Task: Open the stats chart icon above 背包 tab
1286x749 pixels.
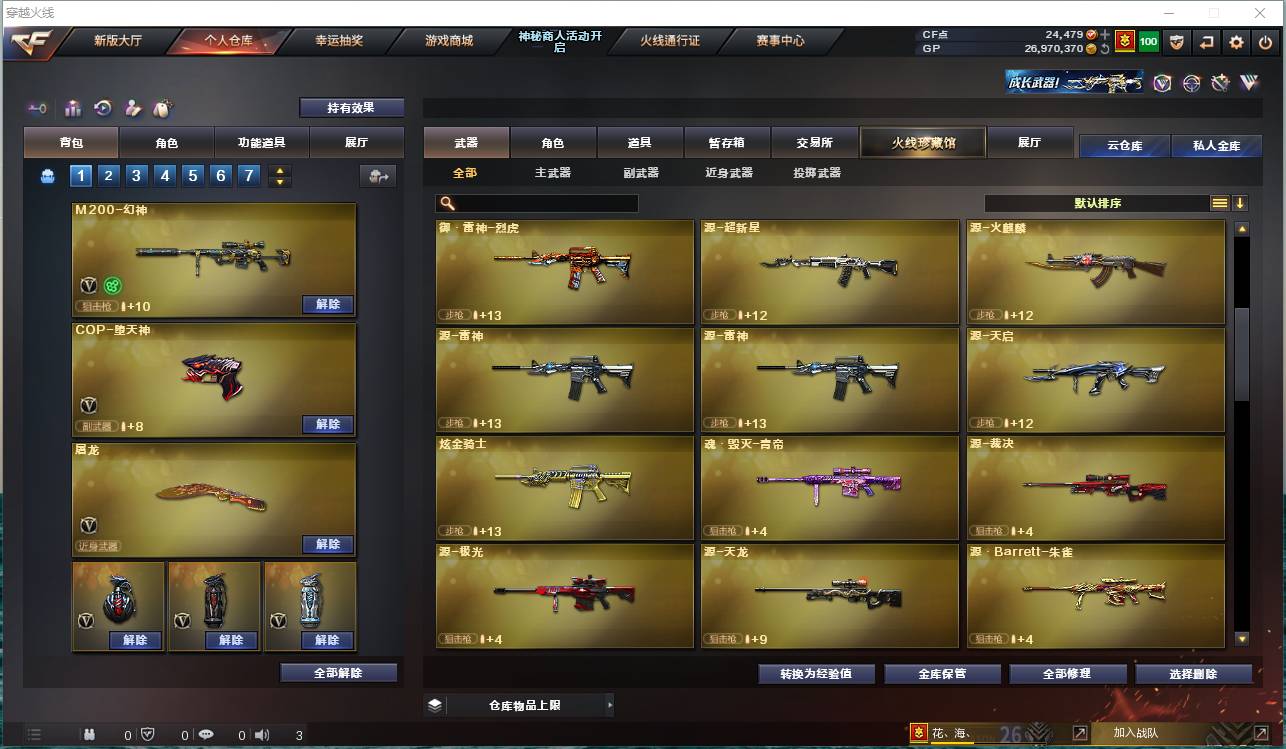Action: pos(71,107)
